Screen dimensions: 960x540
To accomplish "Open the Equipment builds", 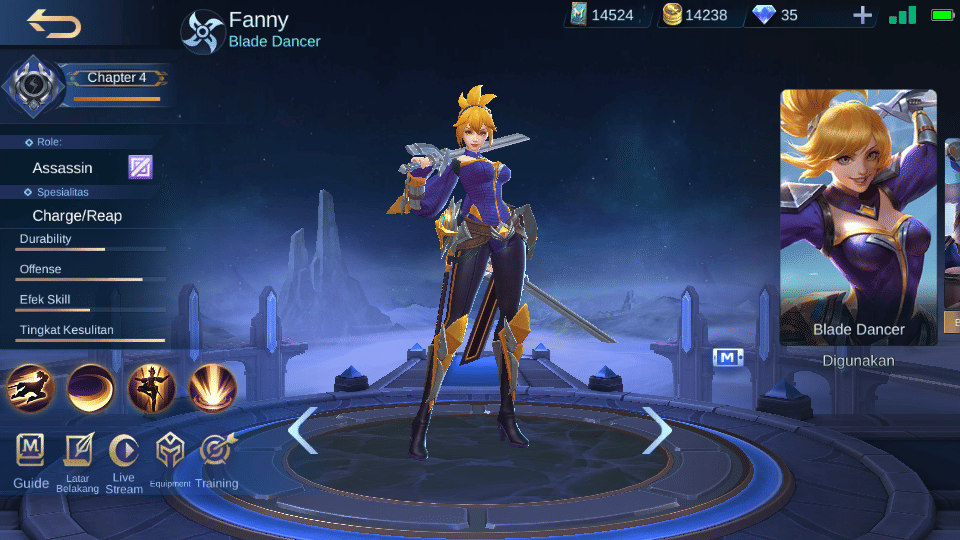I will [170, 462].
